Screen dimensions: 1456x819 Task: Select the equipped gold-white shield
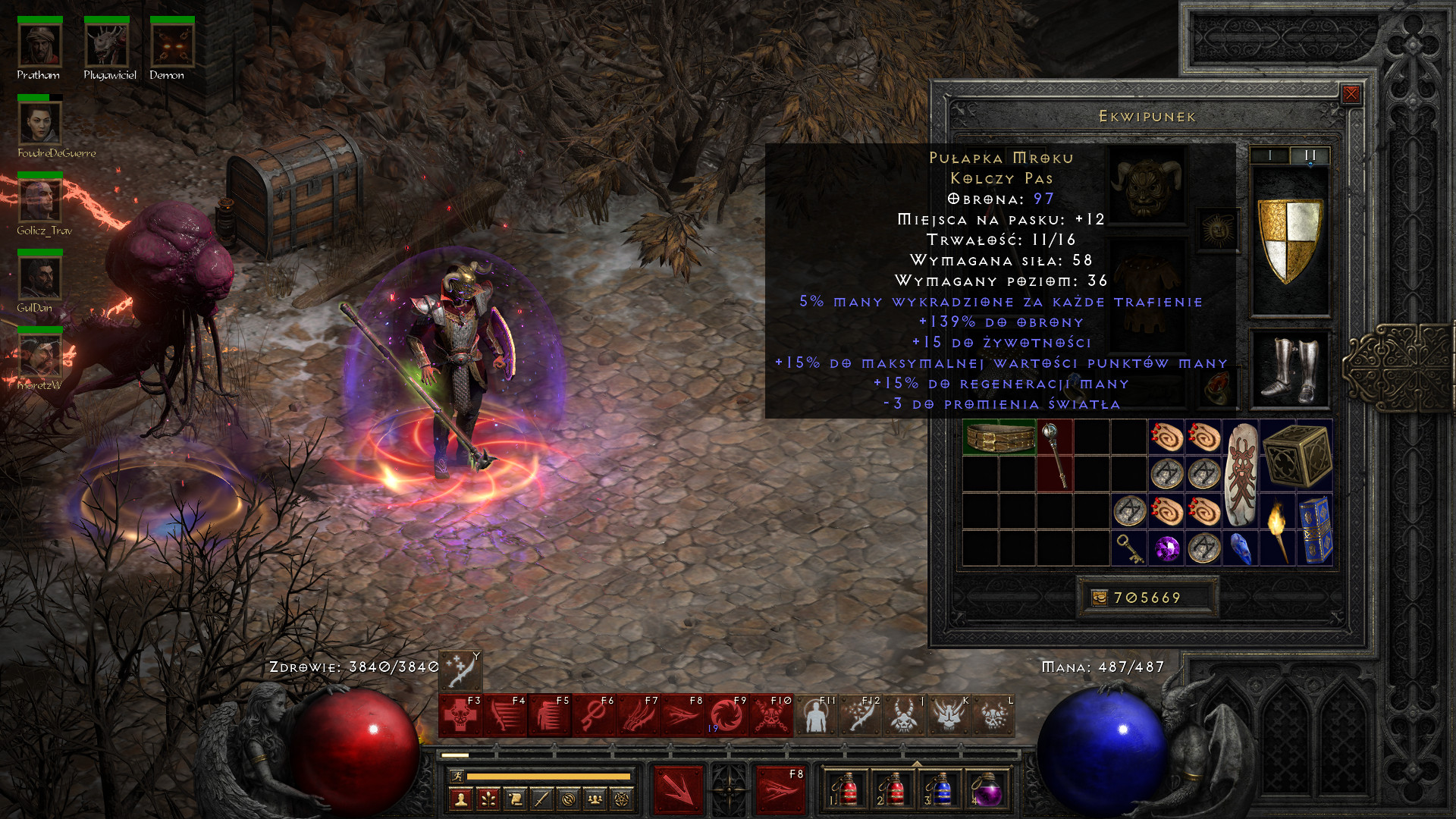(x=1289, y=240)
